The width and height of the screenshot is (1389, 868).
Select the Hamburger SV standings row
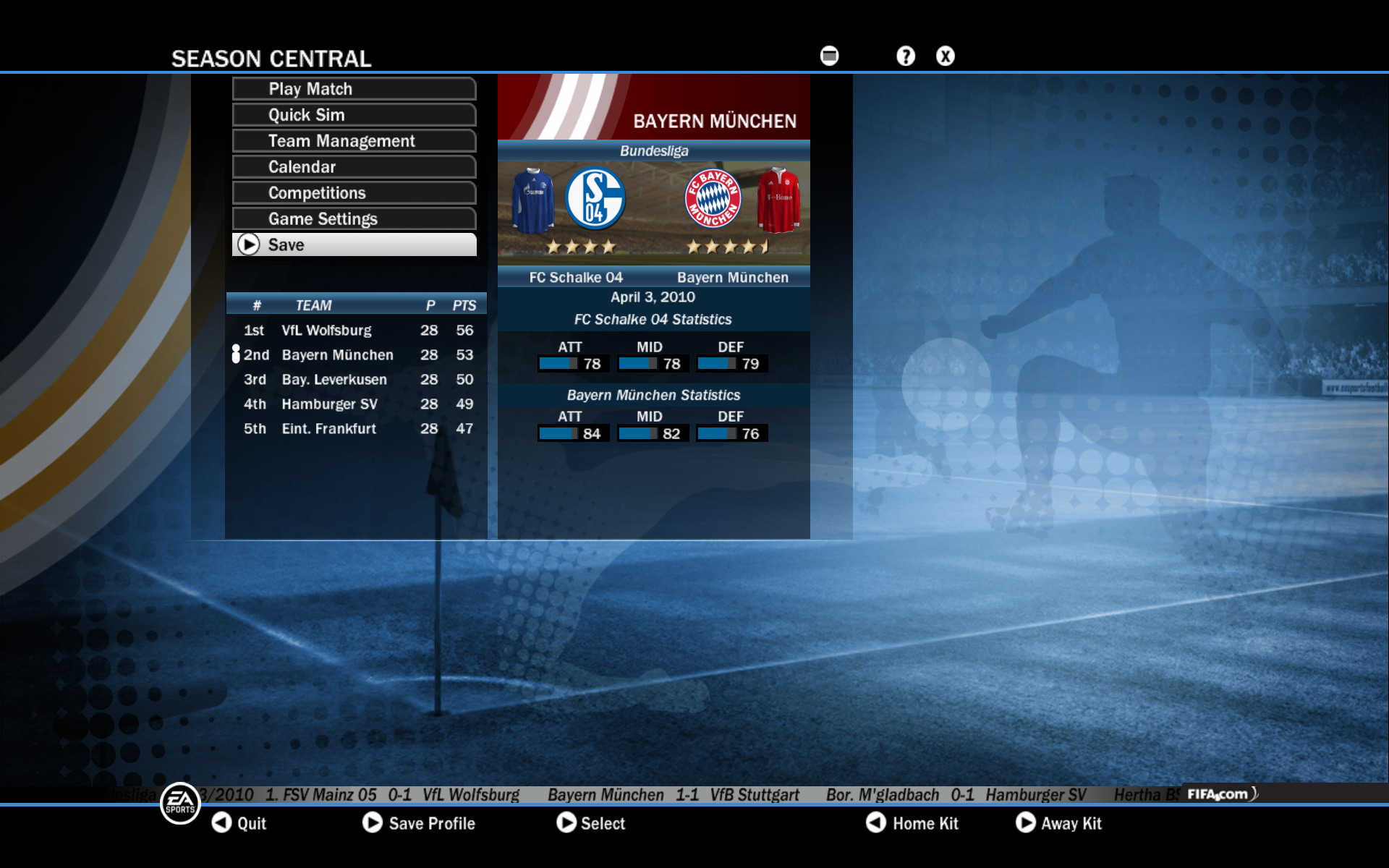click(x=356, y=404)
